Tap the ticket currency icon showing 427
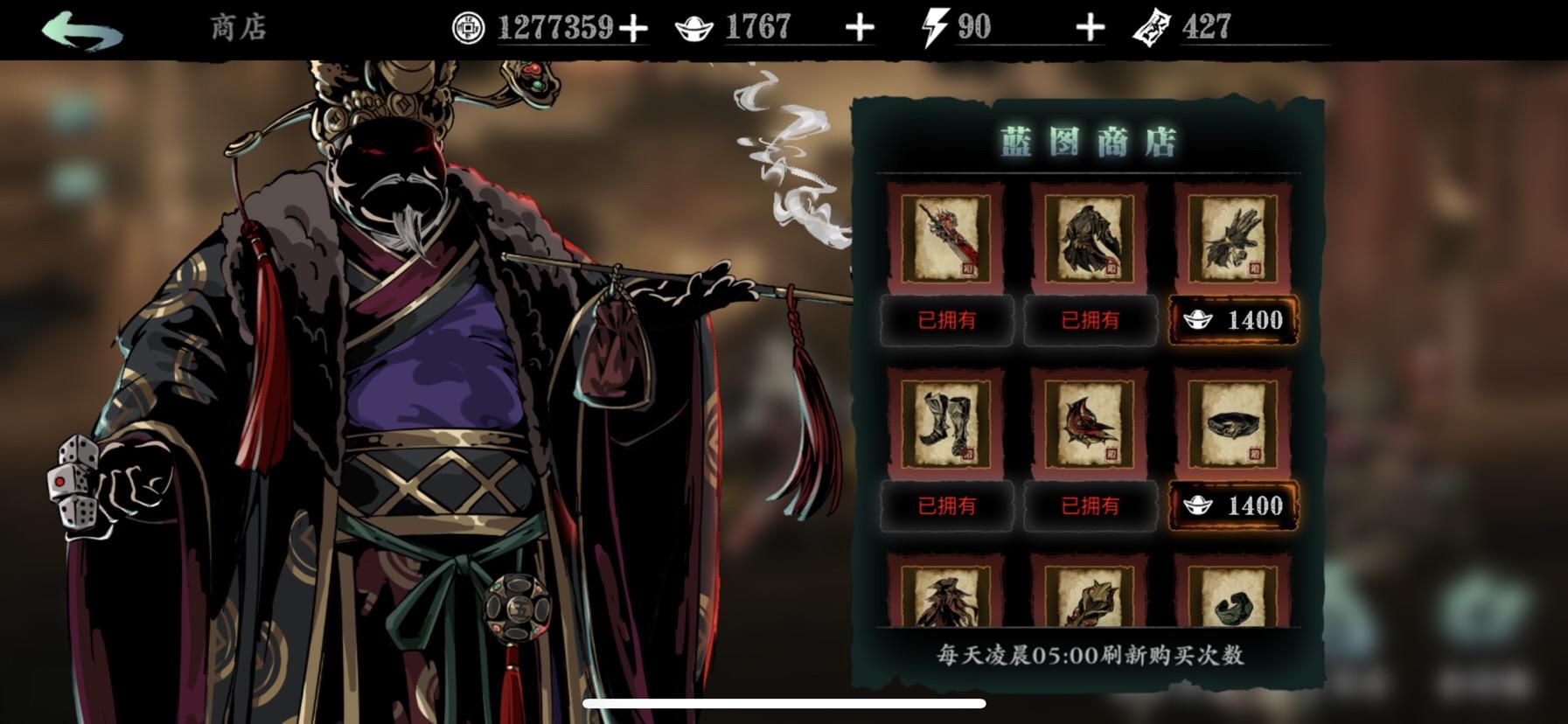Viewport: 1568px width, 724px height. point(1154,27)
